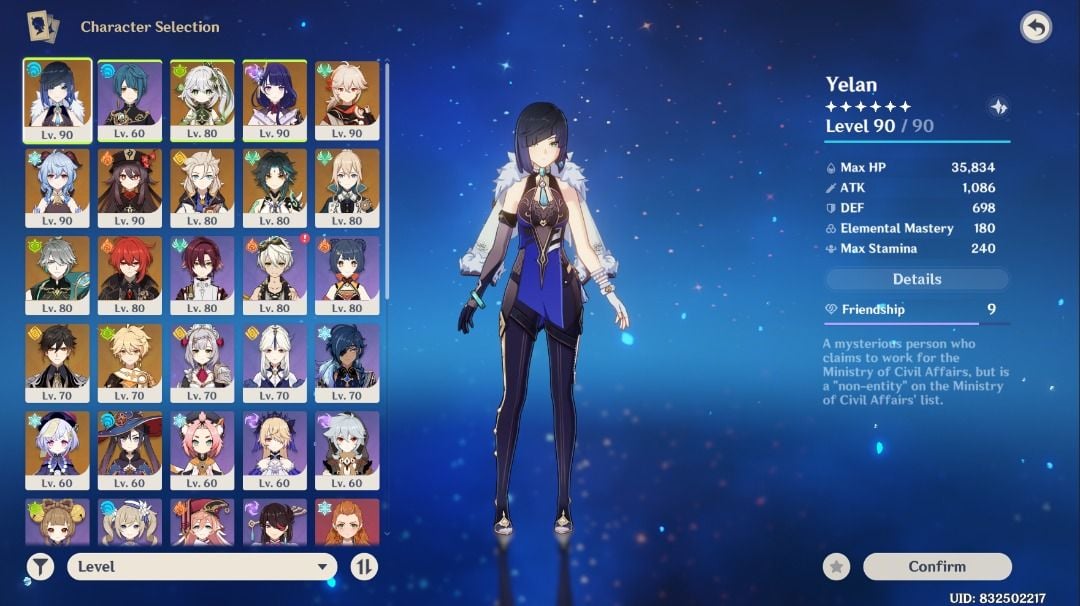1080x606 pixels.
Task: Open the character filter funnel
Action: (x=39, y=567)
